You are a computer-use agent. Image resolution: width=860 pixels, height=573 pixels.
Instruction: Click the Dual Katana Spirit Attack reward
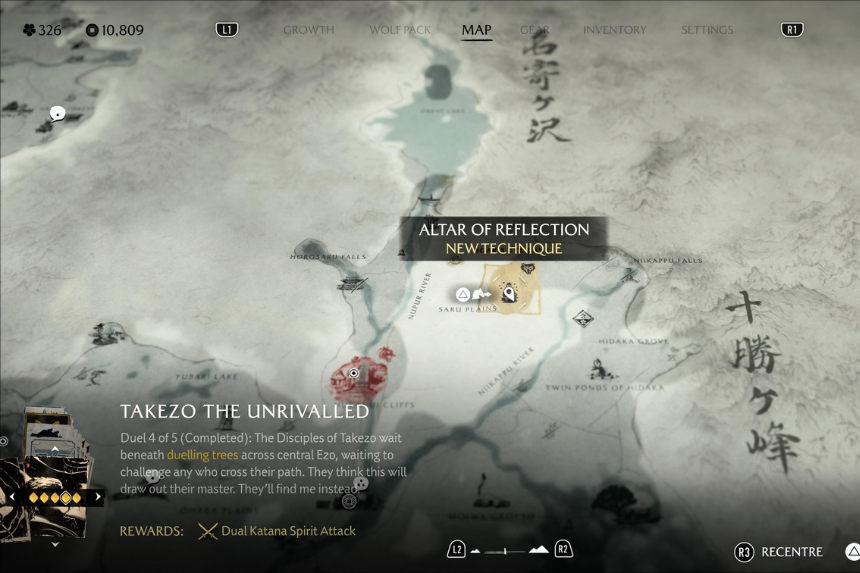click(x=277, y=531)
